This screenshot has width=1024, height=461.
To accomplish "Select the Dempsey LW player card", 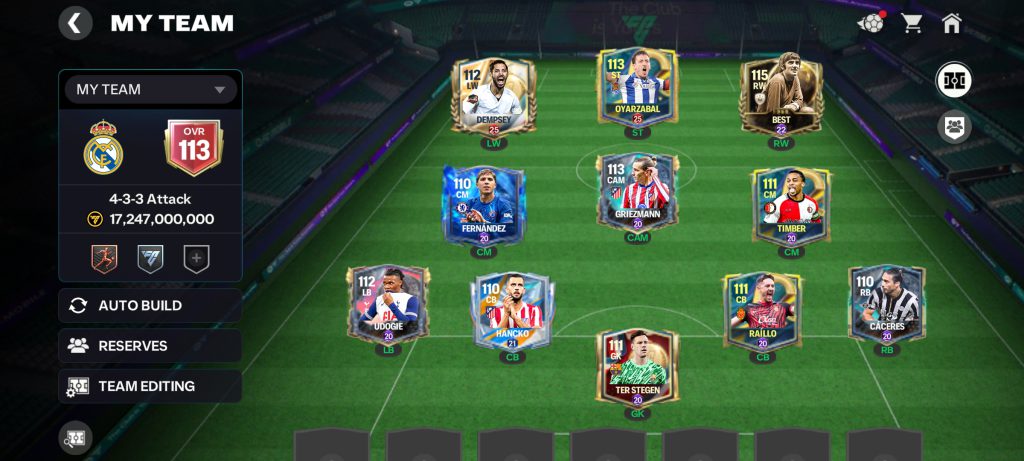I will coord(494,96).
